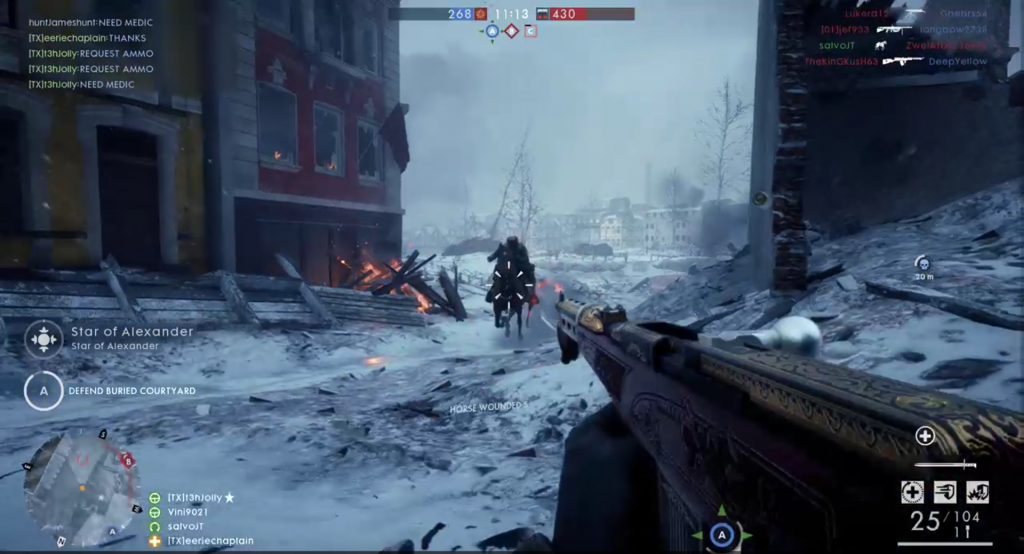
Task: Click the Star of Alexander squad order icon
Action: pos(43,338)
